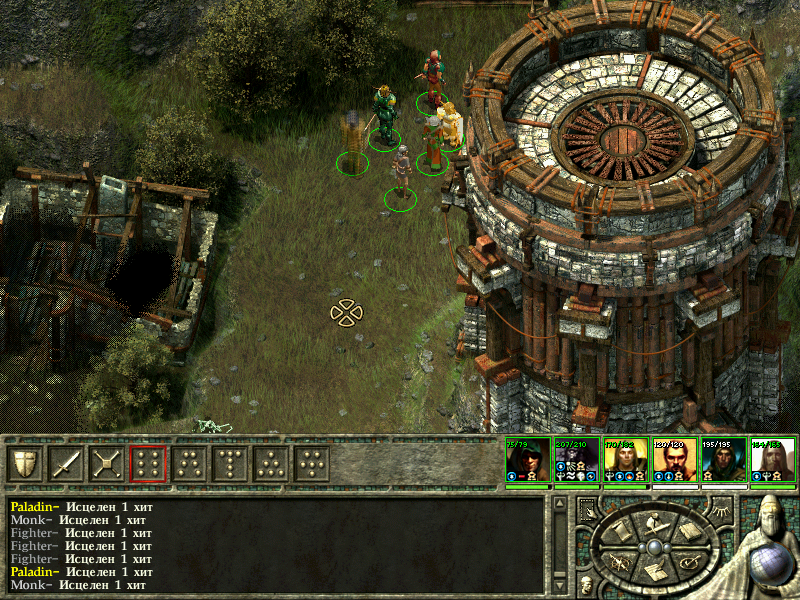Select the blonde character portrait with 170/192 HP
Screen dimensions: 800x600
pos(626,461)
